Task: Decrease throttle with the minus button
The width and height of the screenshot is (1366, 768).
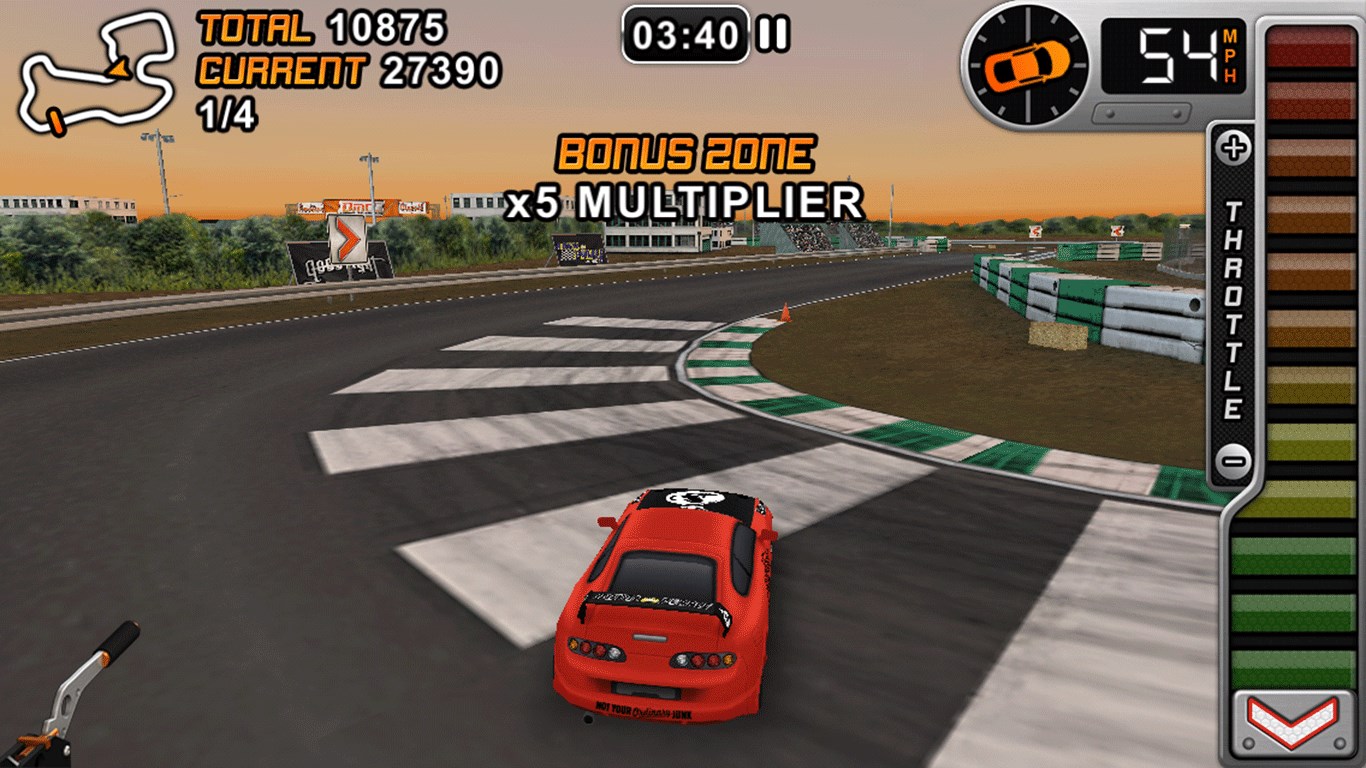Action: [1234, 462]
